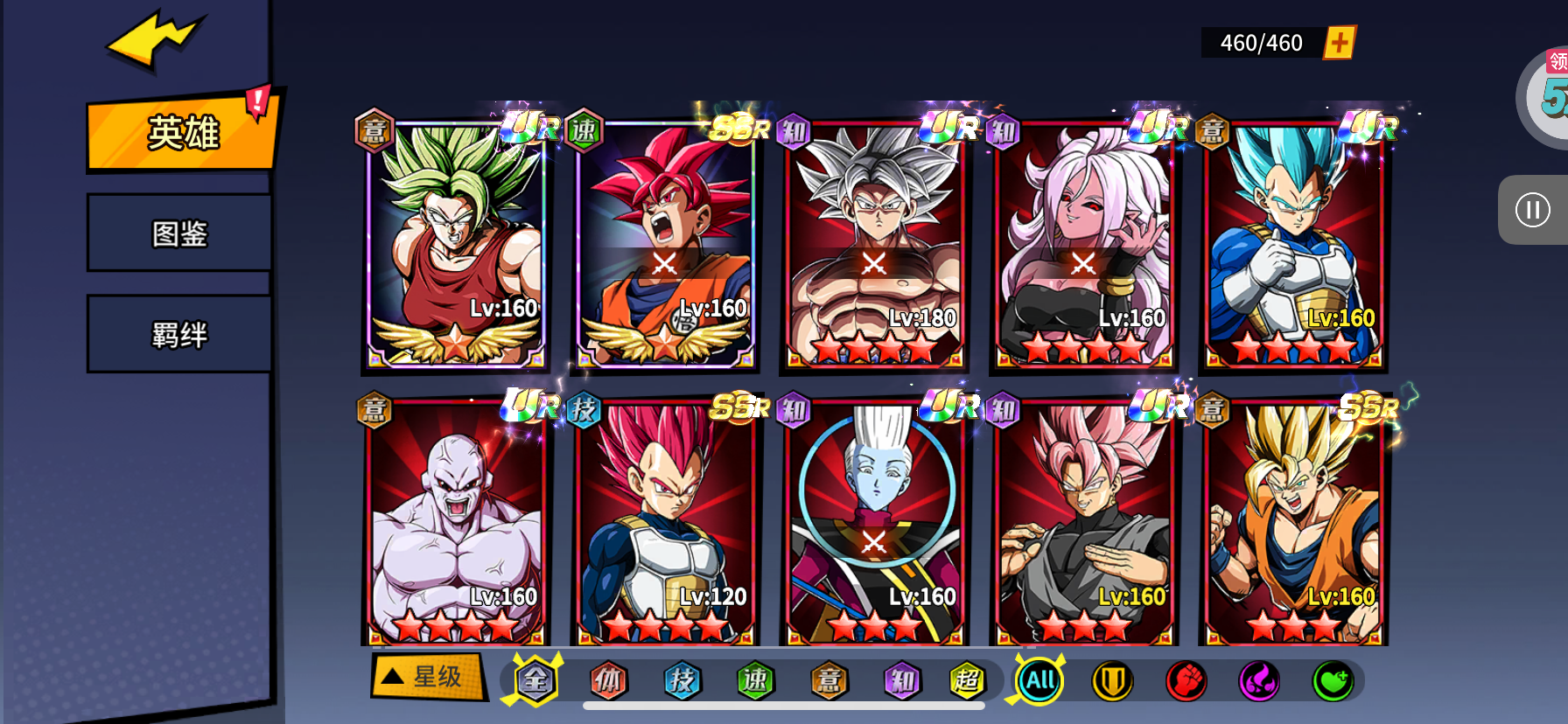1568x724 pixels.
Task: Toggle the 星级 star sort button
Action: pos(428,676)
